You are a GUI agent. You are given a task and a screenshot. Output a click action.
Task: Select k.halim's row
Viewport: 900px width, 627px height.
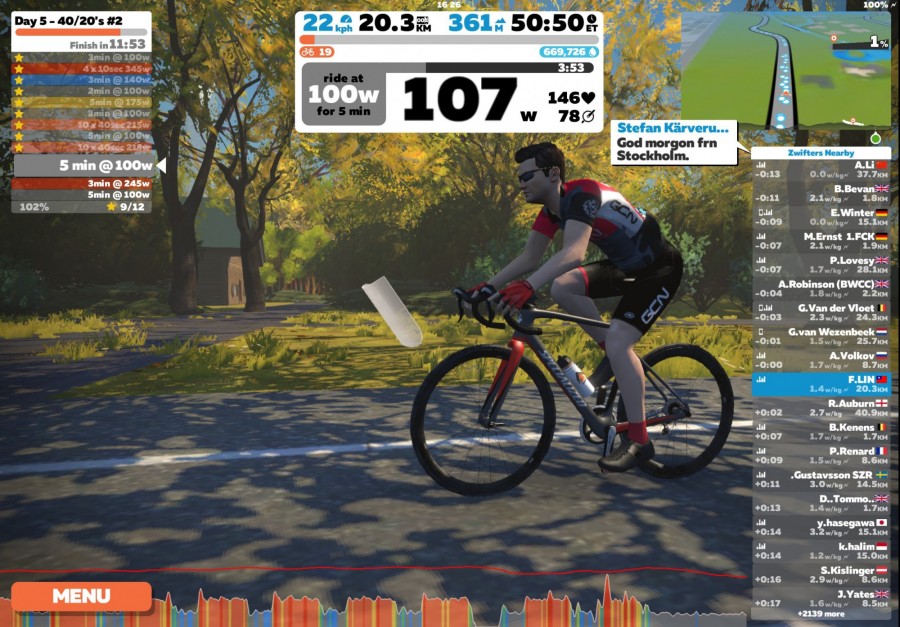821,551
